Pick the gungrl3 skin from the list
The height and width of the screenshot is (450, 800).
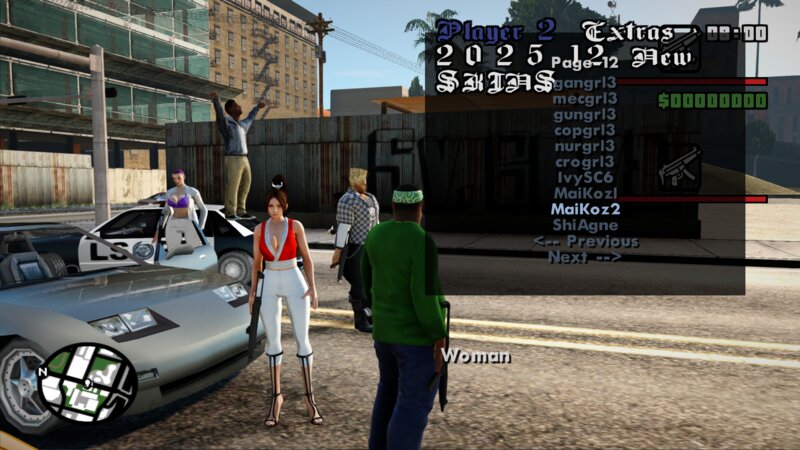point(585,114)
